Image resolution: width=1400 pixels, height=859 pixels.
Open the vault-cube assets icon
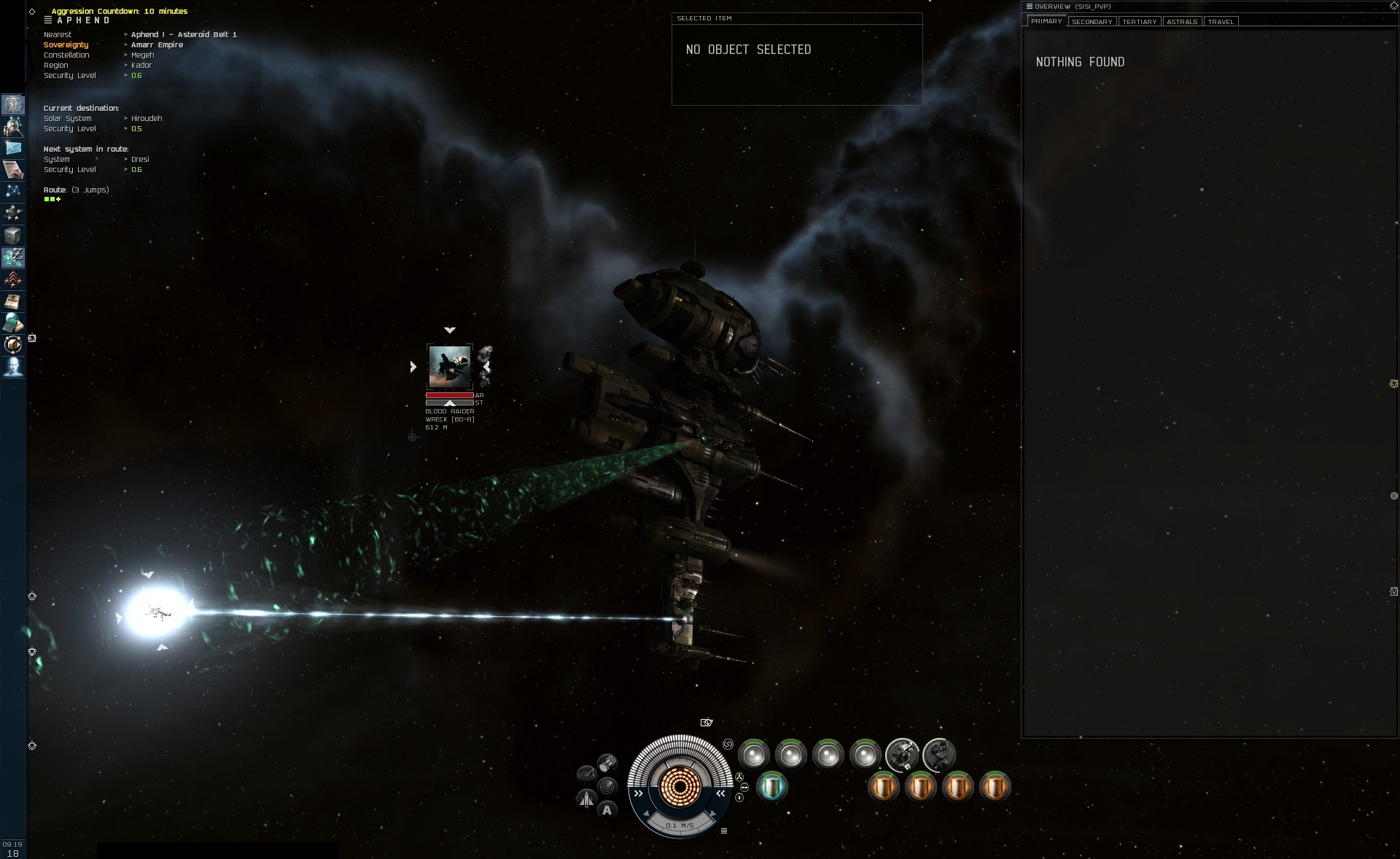pyautogui.click(x=13, y=236)
